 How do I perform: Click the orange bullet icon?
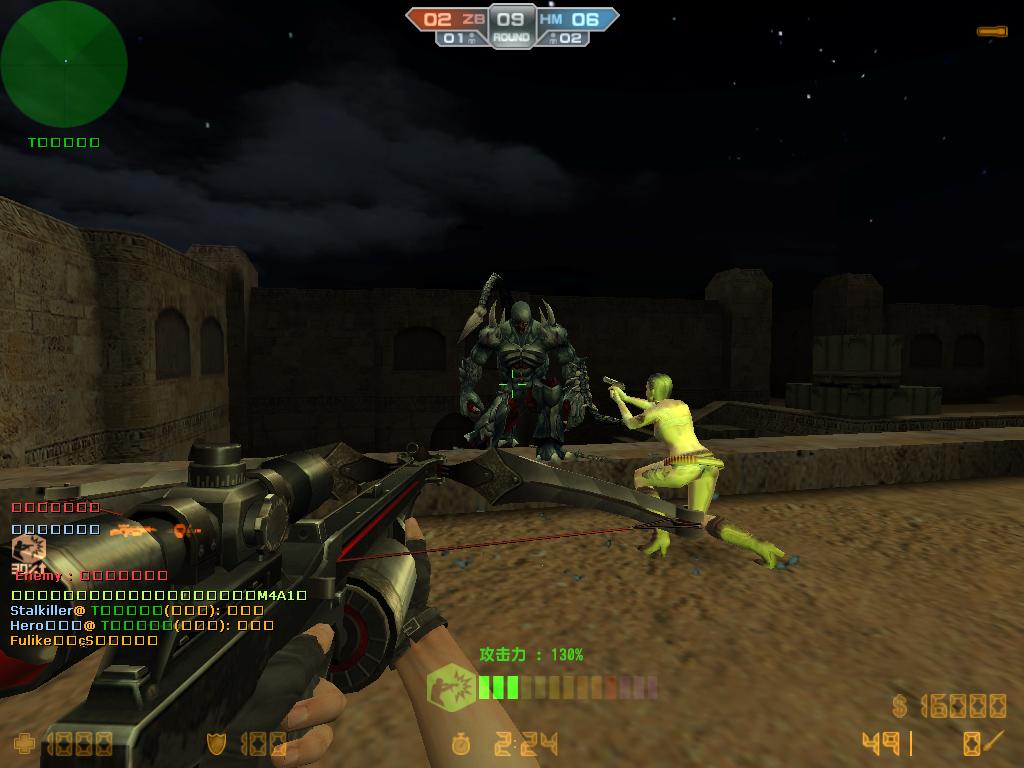(x=991, y=32)
